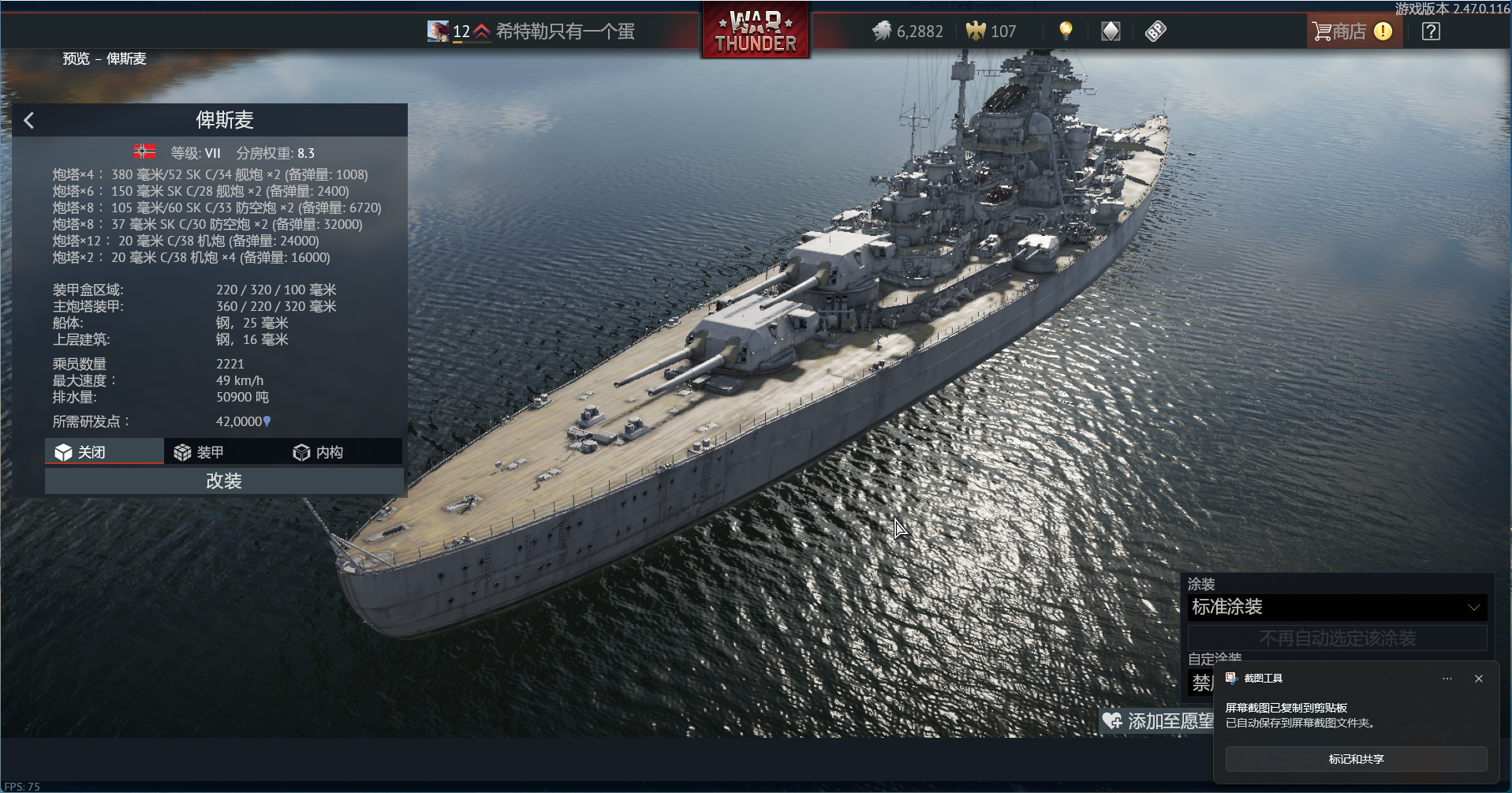
Task: Go back using the arrow beside 俾斯麦
Action: (29, 120)
